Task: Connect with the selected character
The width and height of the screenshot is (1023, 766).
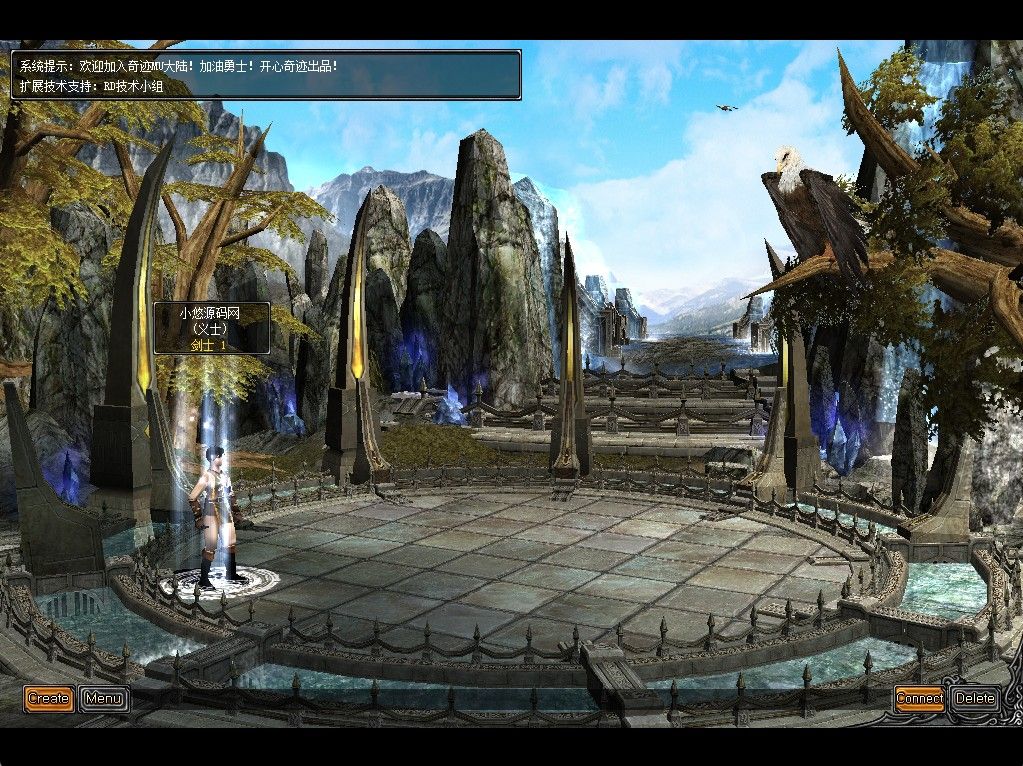Action: point(919,698)
